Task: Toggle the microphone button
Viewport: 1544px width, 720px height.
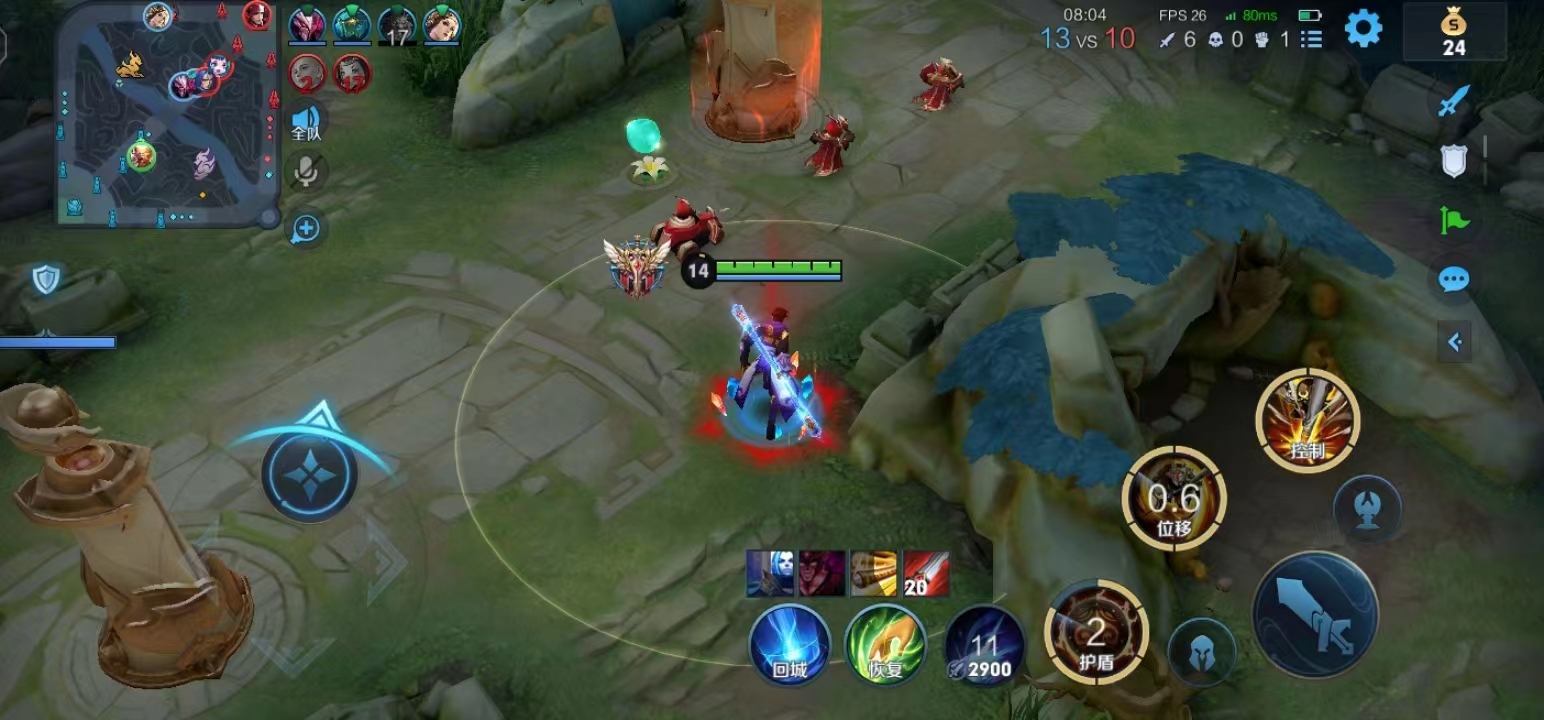Action: tap(306, 172)
